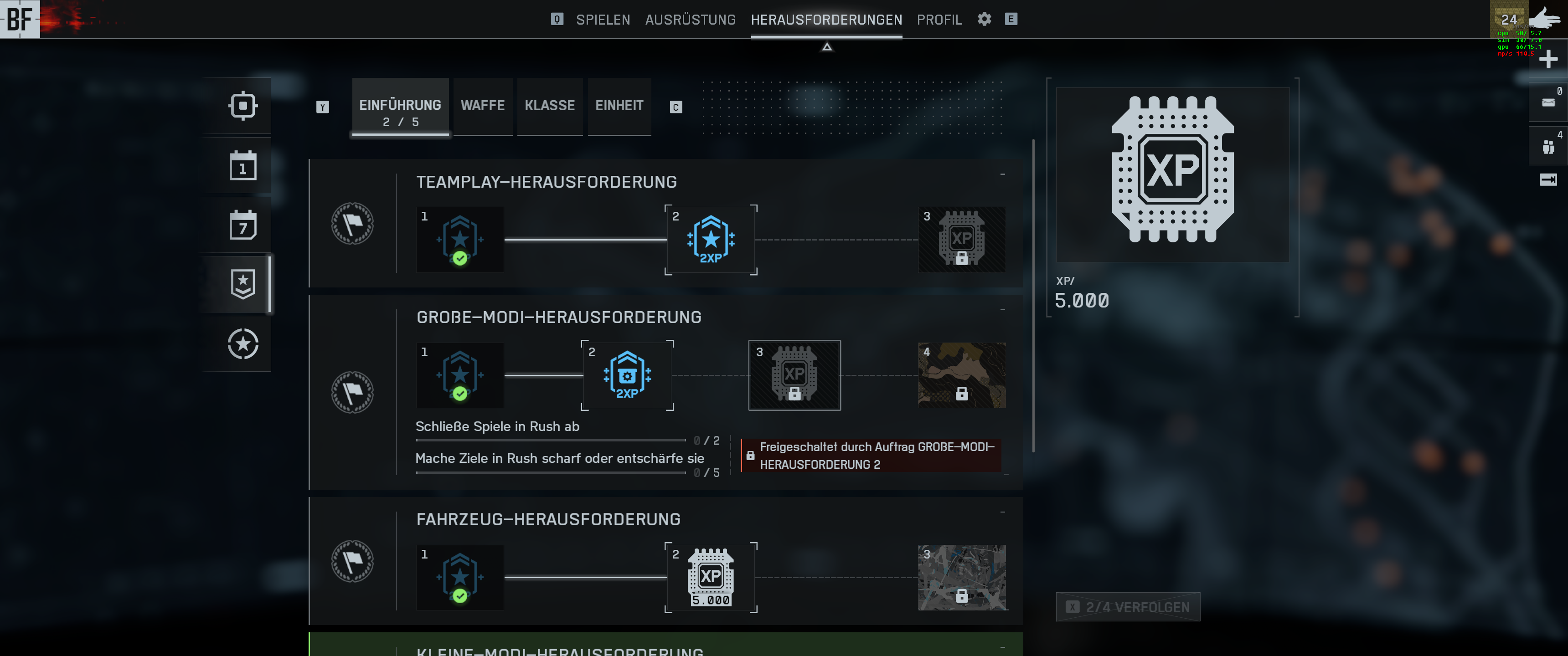Click the plus icon in the top-right

point(1547,59)
